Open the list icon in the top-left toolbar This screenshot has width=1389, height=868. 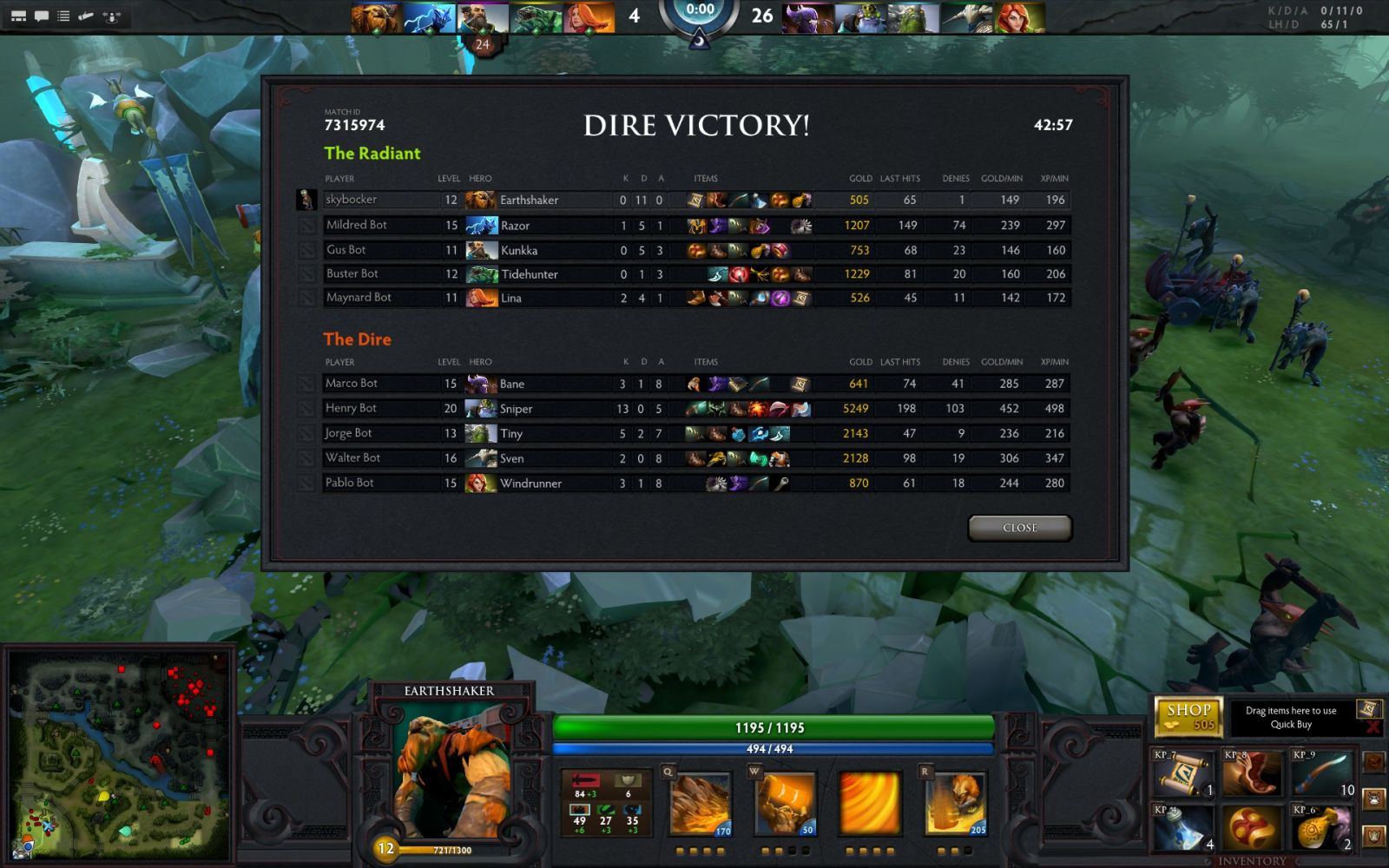coord(63,16)
